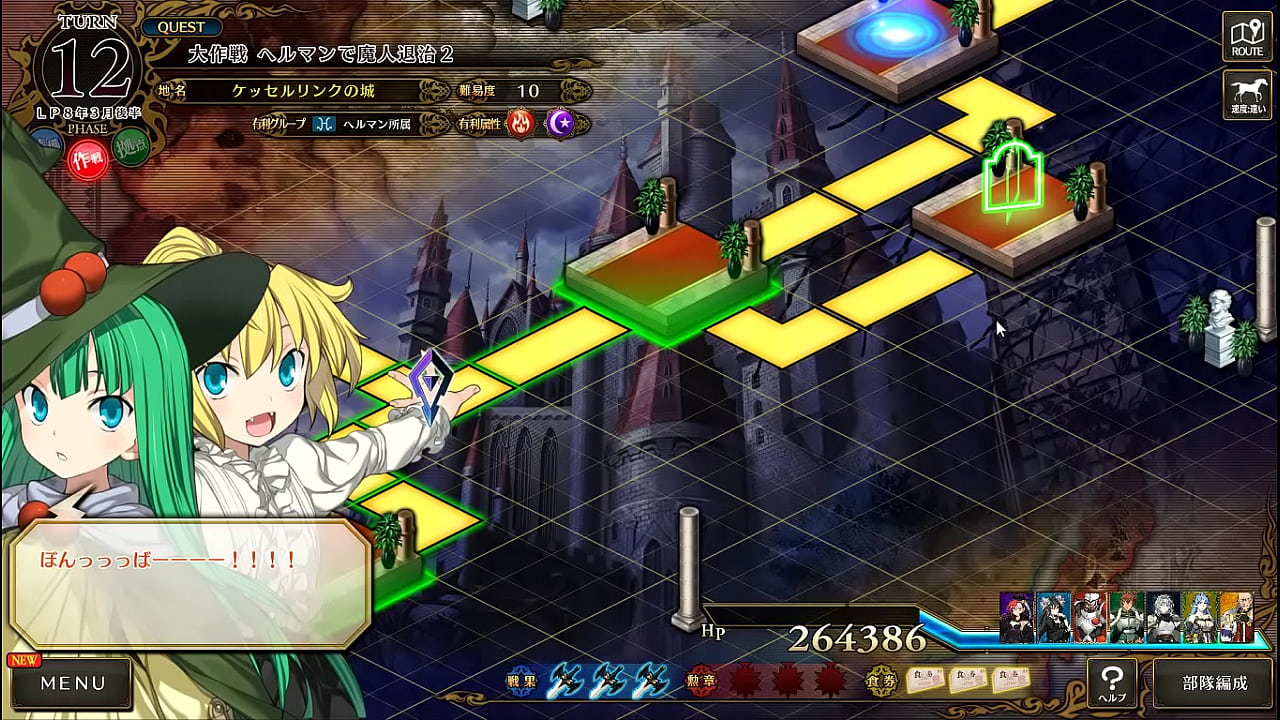
Task: Click the purple moon attribute icon
Action: (560, 123)
